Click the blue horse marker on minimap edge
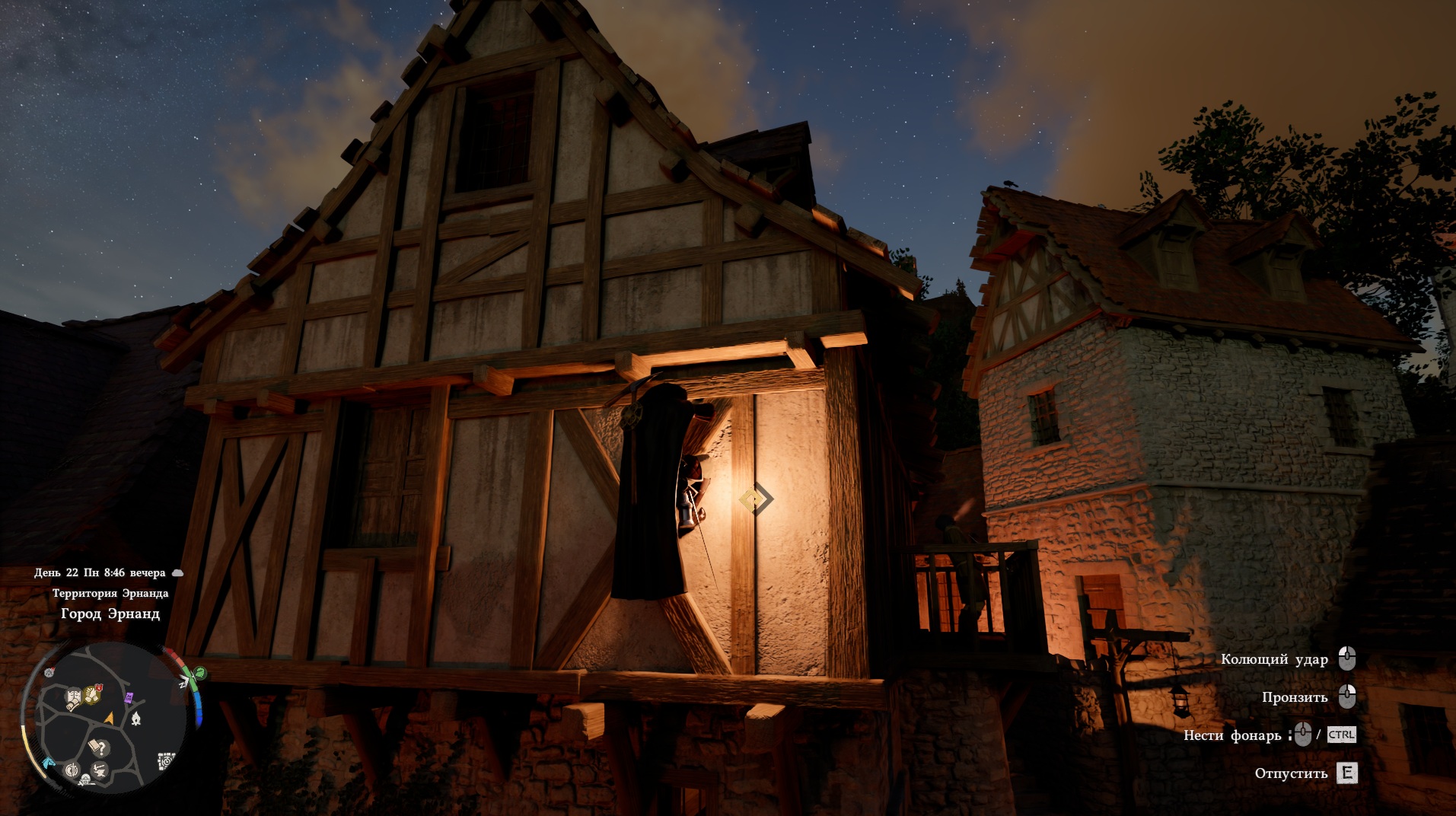The image size is (1456, 816). tap(48, 763)
